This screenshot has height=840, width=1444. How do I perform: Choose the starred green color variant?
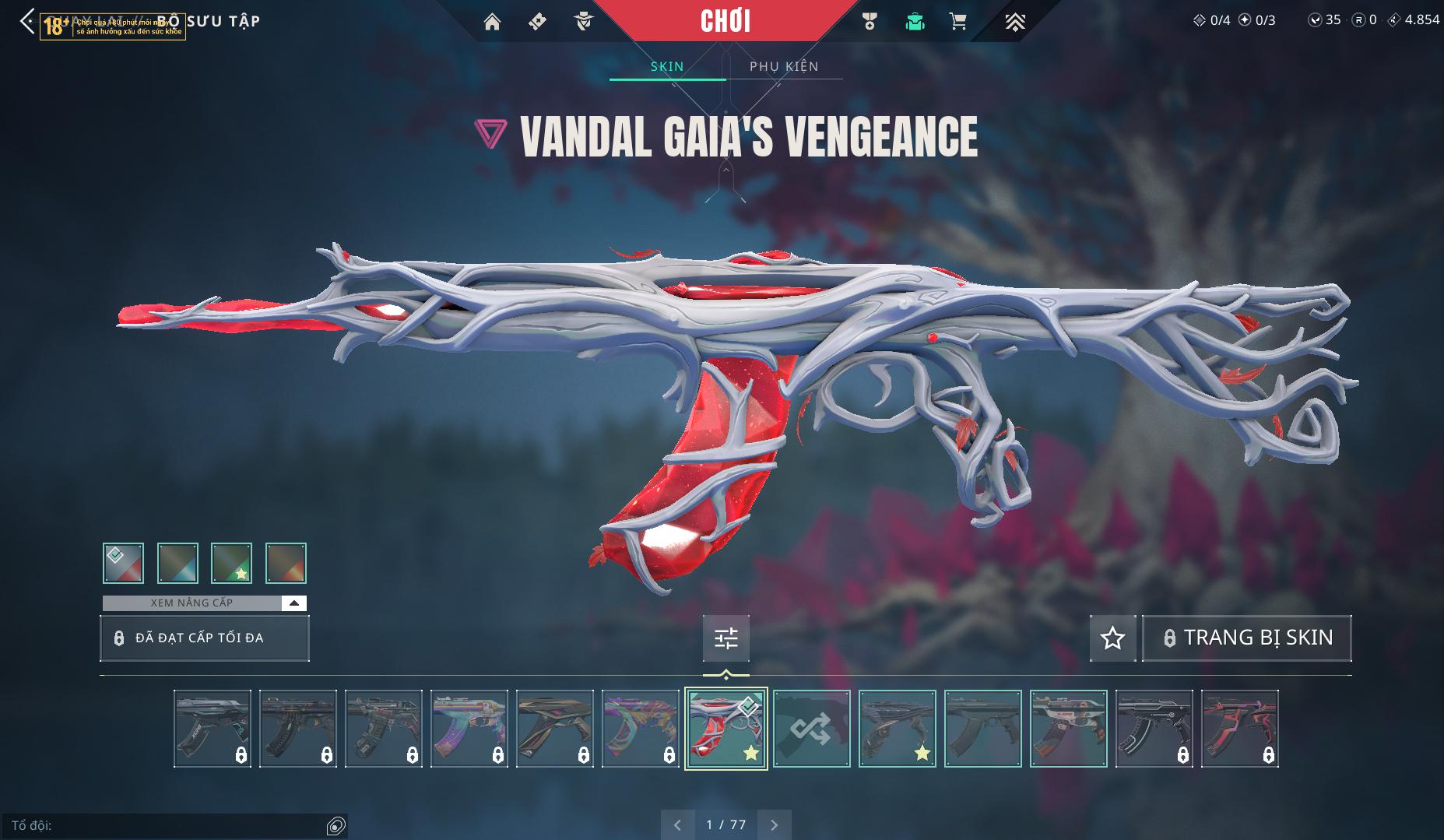(231, 563)
